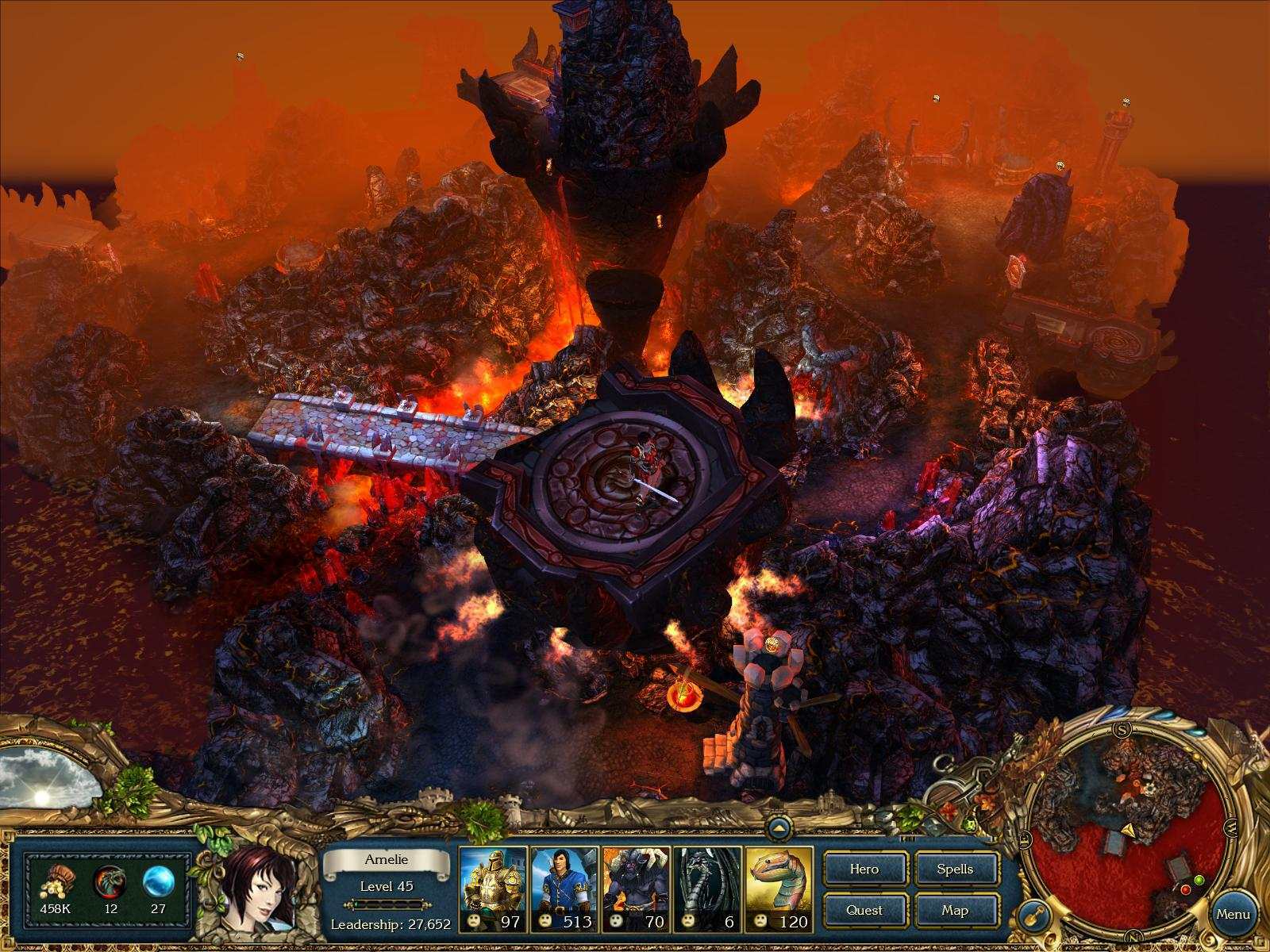Show the Quest log
This screenshot has width=1270, height=952.
(x=864, y=911)
